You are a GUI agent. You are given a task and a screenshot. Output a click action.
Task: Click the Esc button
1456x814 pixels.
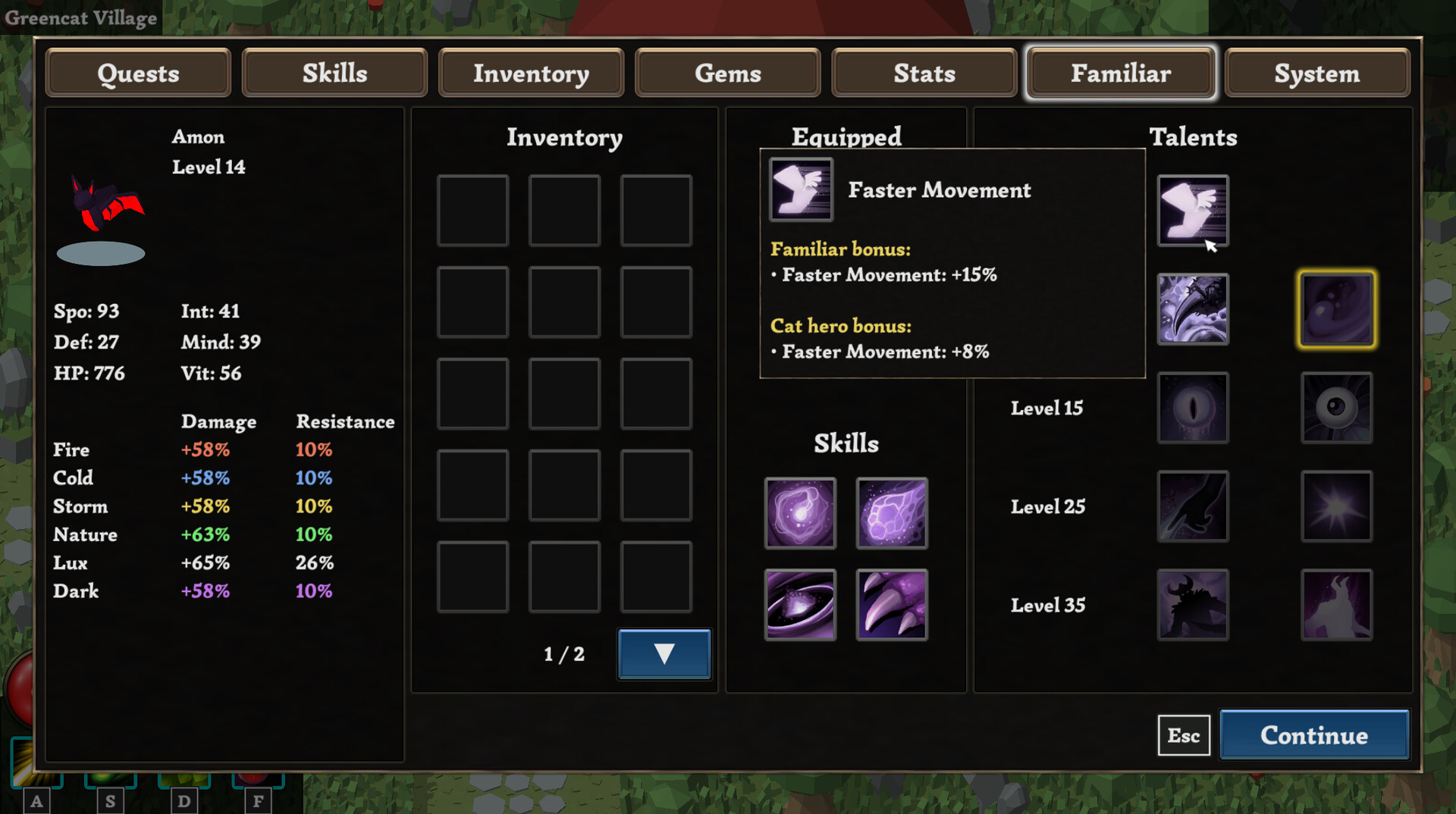click(1184, 734)
